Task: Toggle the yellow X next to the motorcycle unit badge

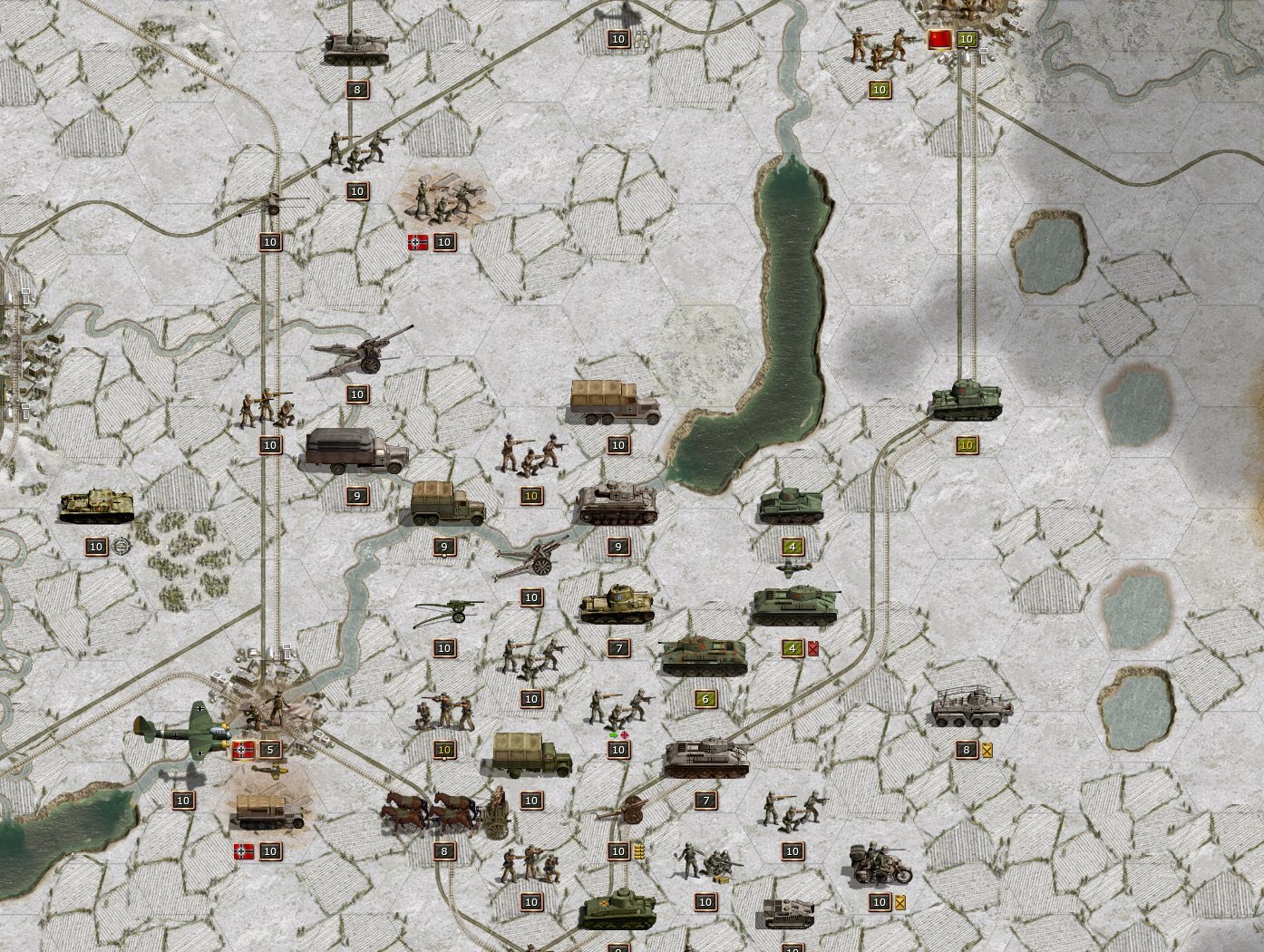Action: [899, 902]
